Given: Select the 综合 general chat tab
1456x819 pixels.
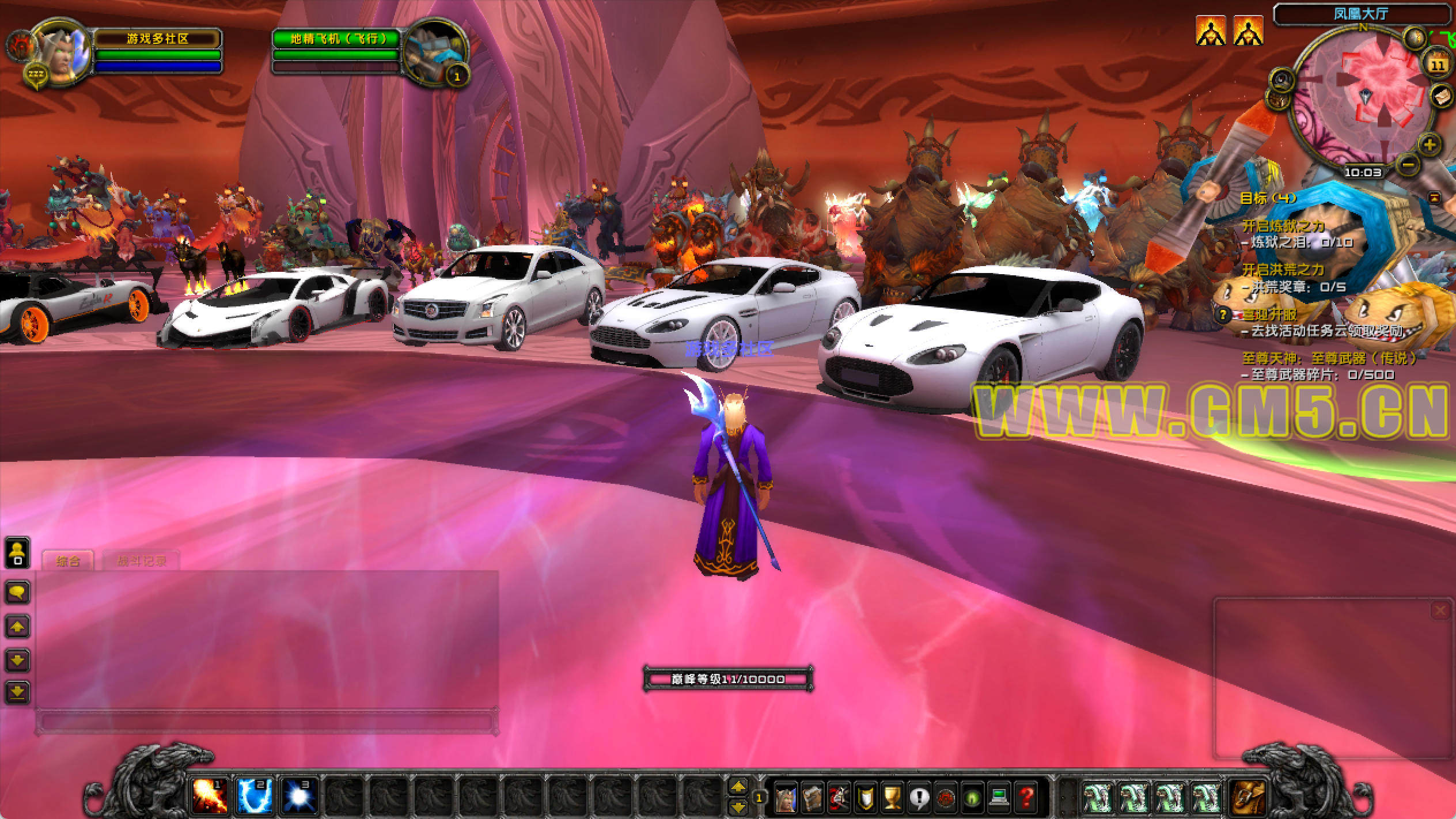Looking at the screenshot, I should [68, 560].
